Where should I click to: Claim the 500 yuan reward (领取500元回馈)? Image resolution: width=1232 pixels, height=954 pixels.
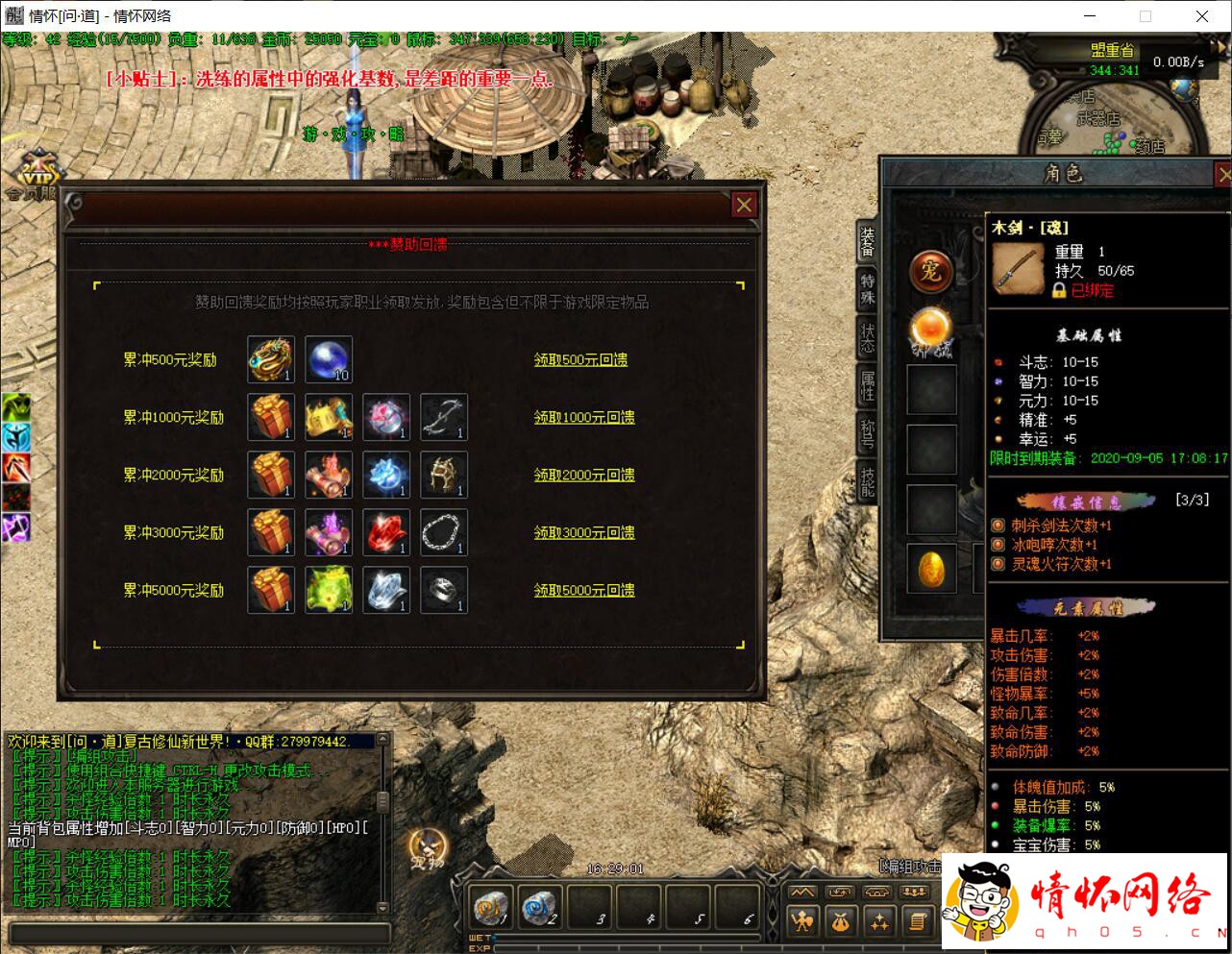[x=580, y=359]
